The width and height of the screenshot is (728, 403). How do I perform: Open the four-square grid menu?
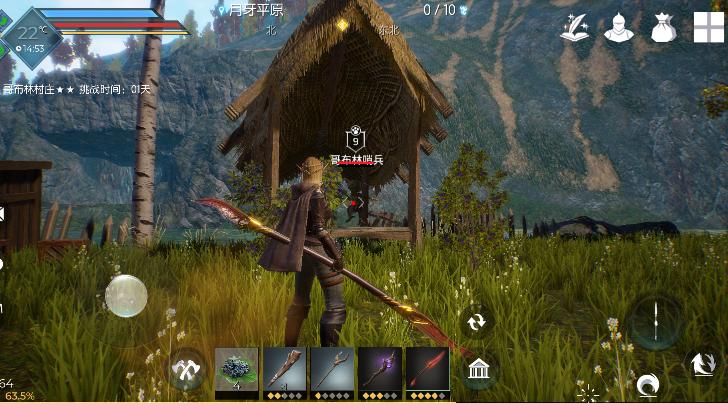709,27
